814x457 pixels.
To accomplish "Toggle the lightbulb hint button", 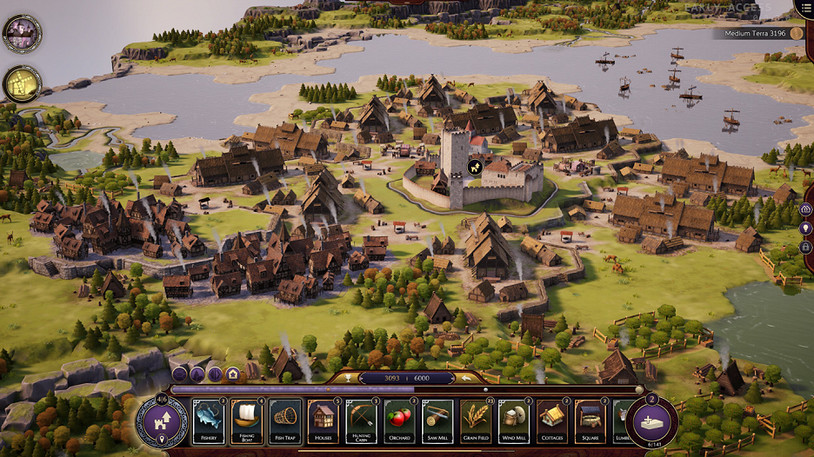I will (806, 228).
